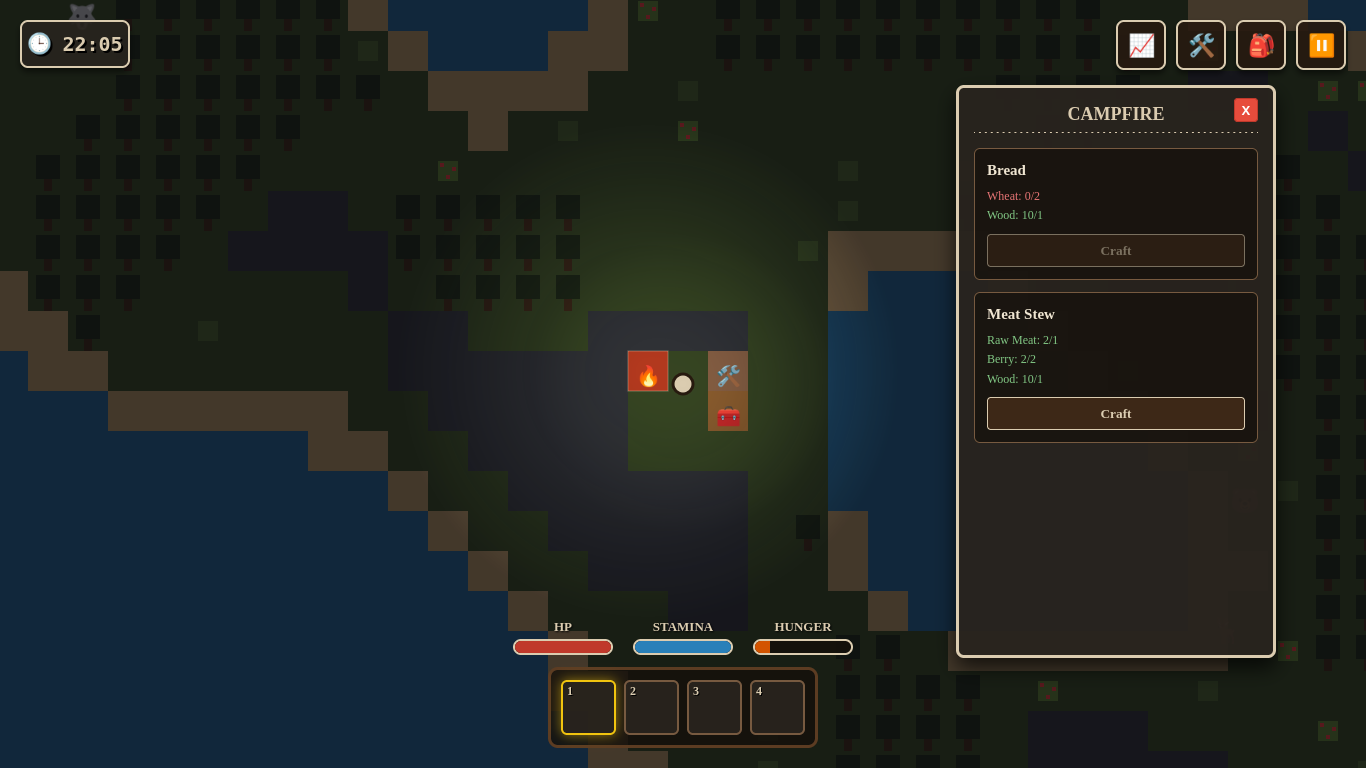The height and width of the screenshot is (768, 1366).
Task: Click the Craft button under Bread
Action: (x=1115, y=250)
